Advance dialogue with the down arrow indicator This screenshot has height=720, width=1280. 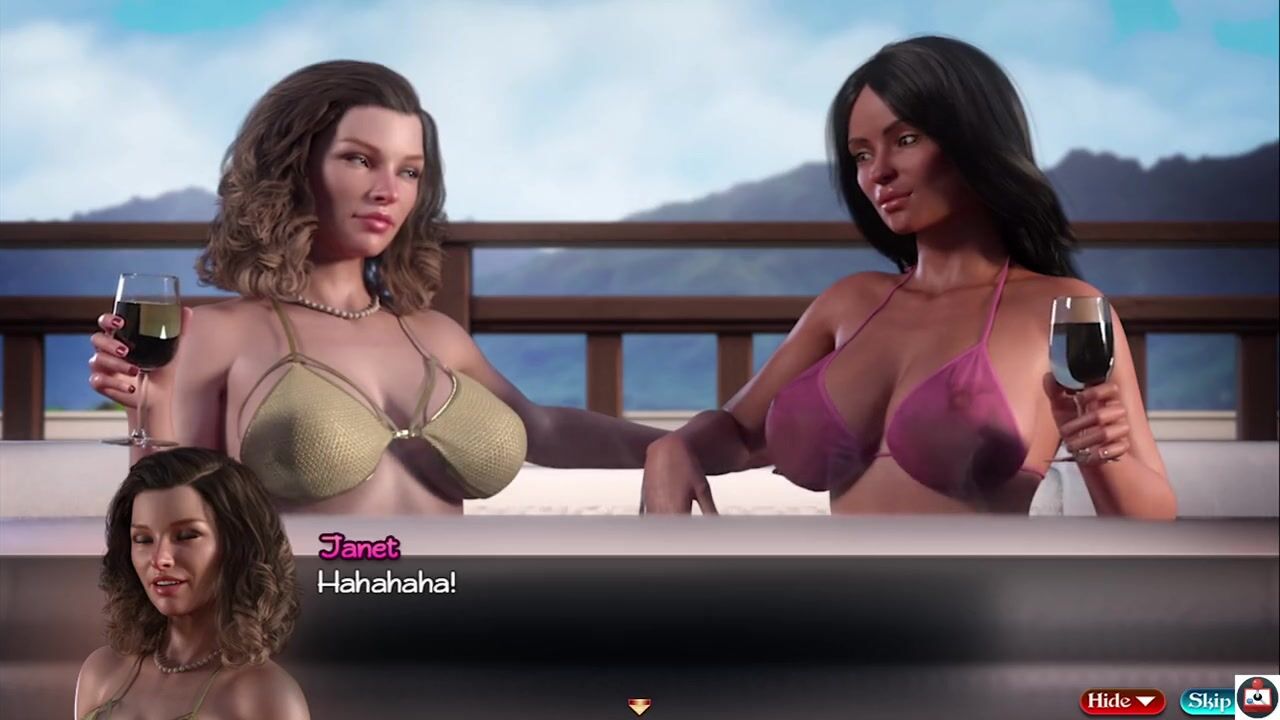point(639,707)
